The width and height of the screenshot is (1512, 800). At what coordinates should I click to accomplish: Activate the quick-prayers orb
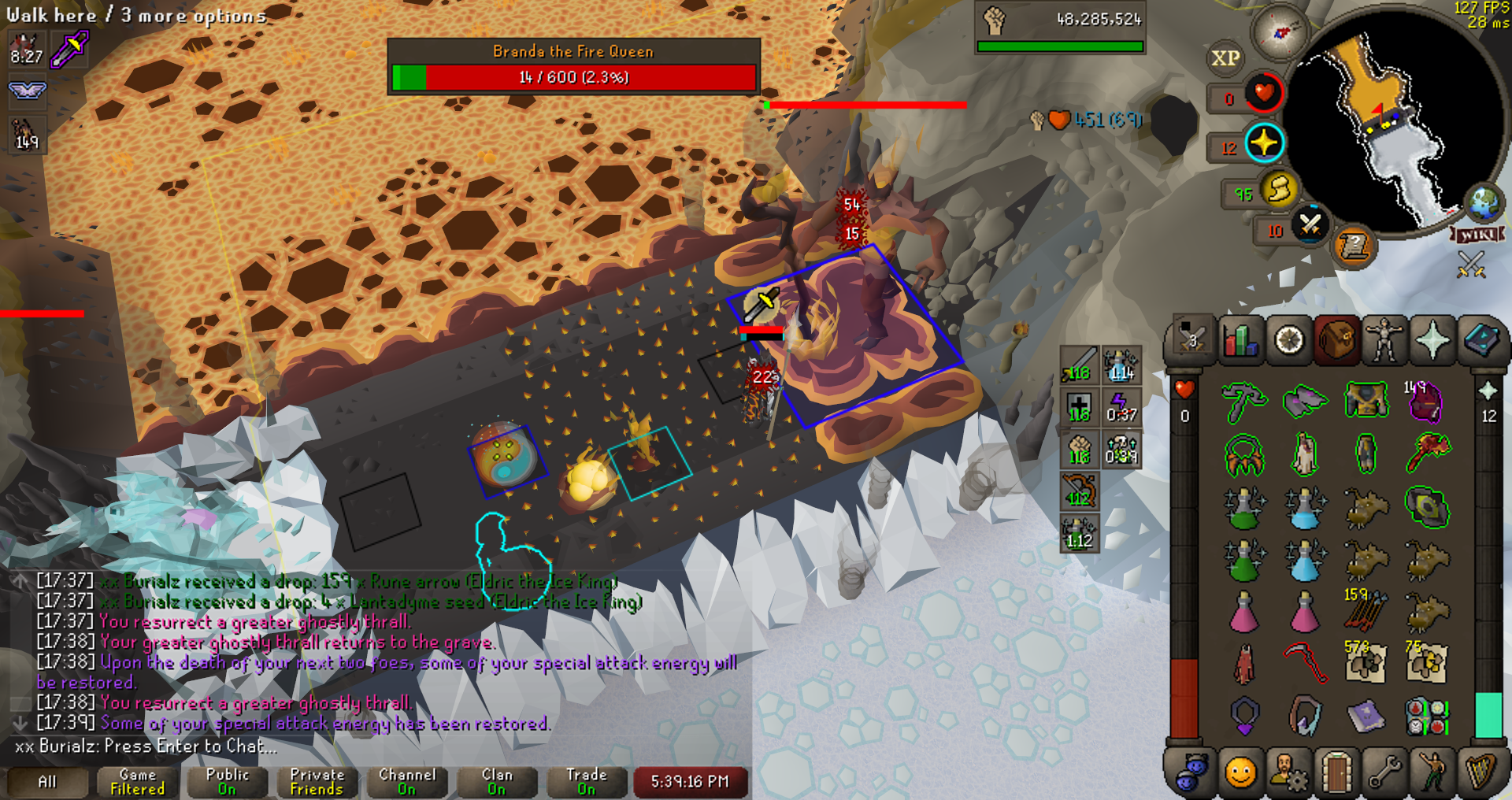point(1264,143)
